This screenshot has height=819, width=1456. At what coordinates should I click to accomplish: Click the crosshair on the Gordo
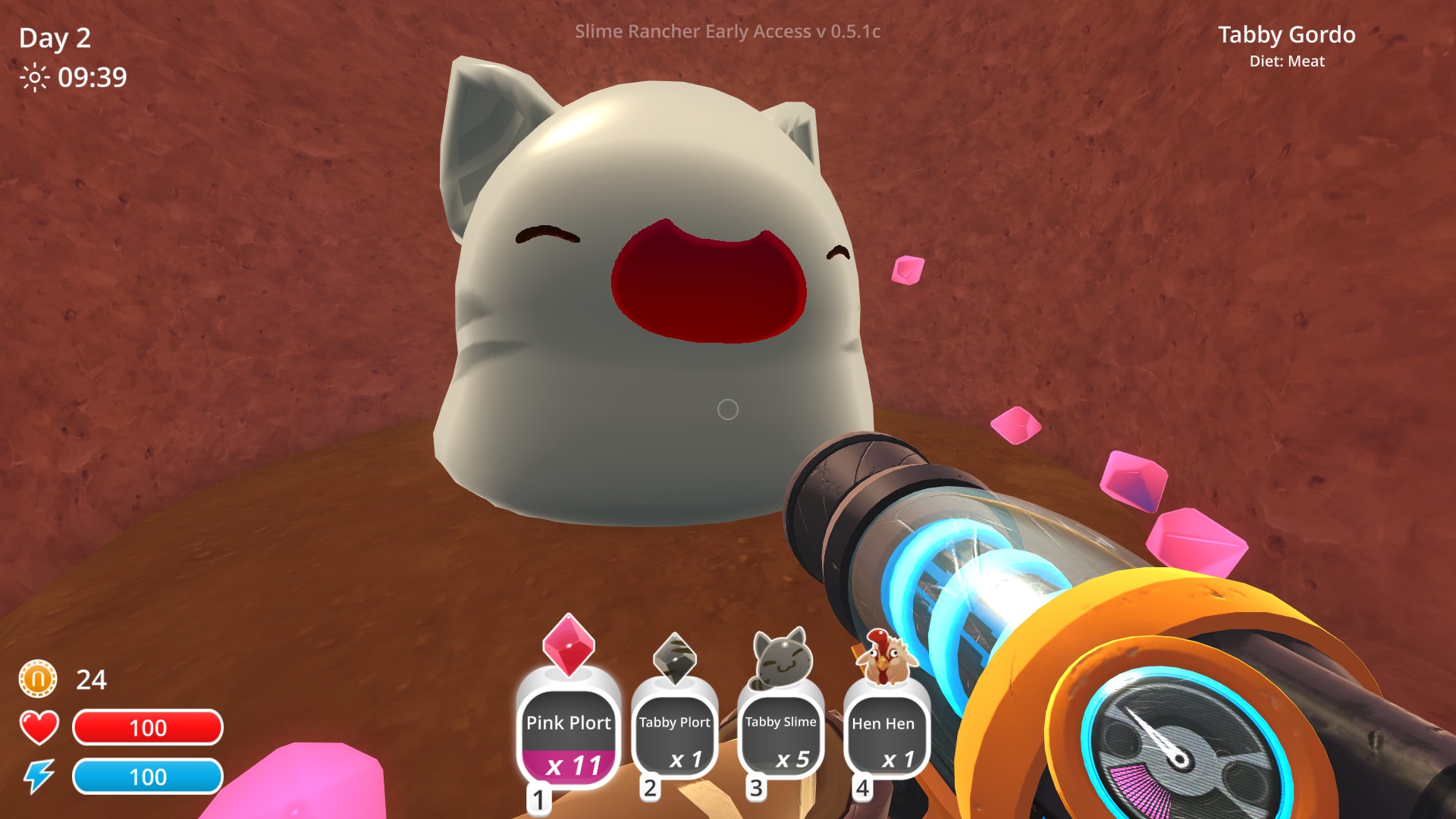726,409
